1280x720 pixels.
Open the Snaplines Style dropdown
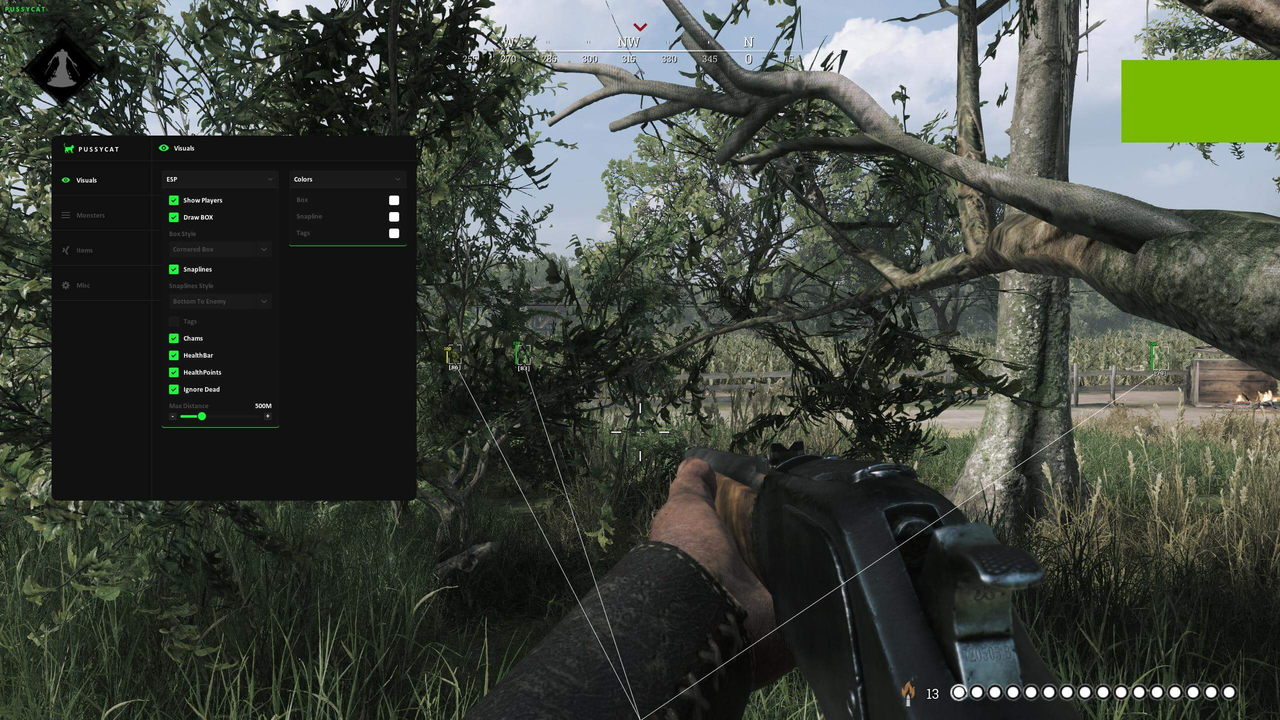220,301
